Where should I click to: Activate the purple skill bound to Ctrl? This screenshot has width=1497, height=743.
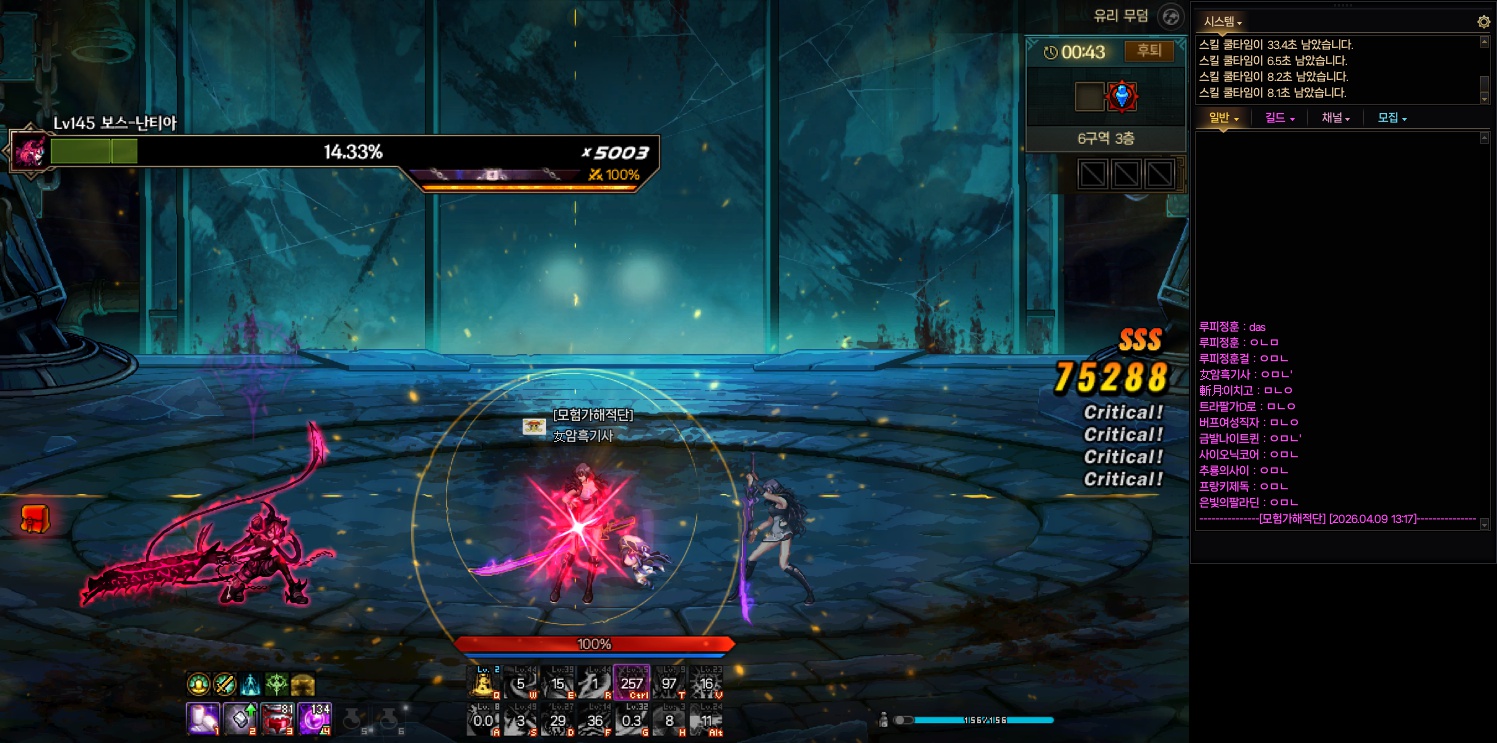631,683
